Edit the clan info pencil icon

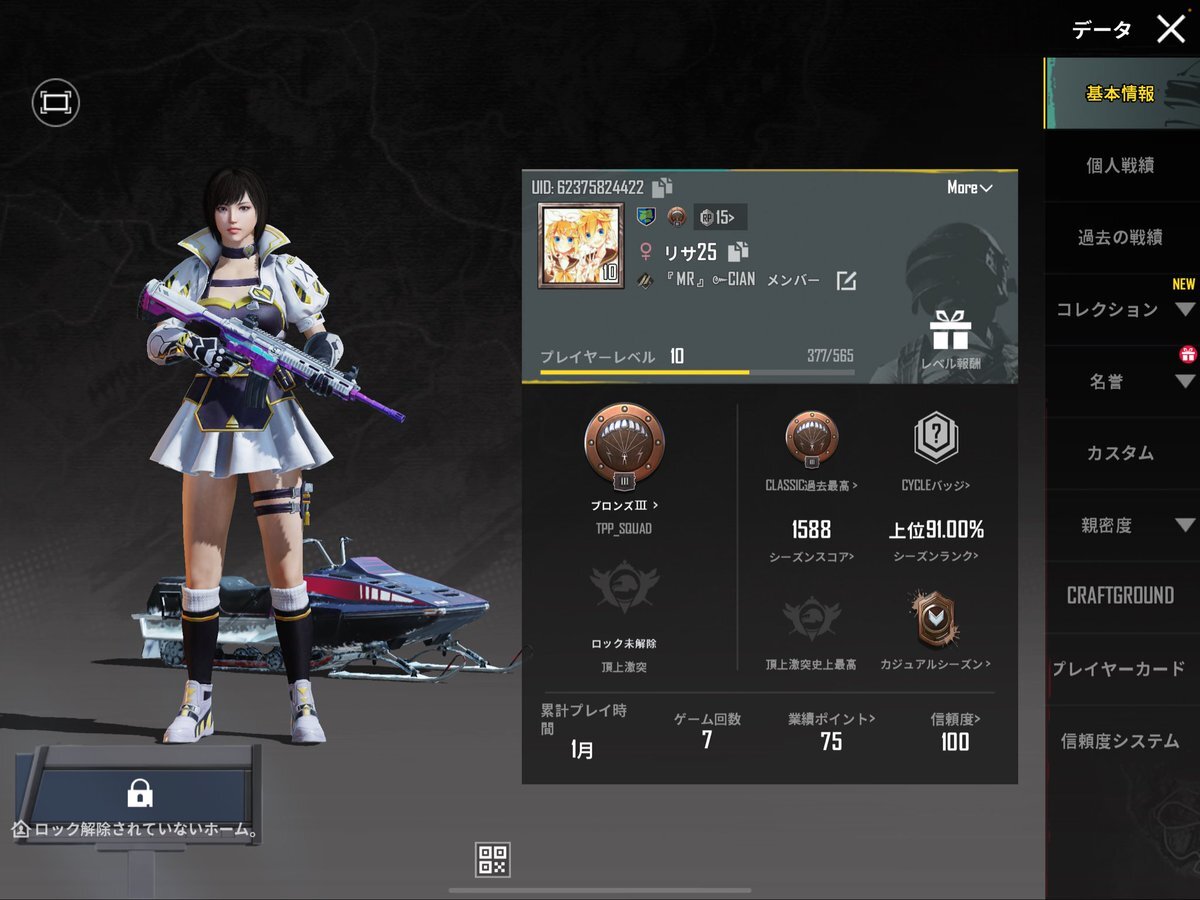pos(846,281)
